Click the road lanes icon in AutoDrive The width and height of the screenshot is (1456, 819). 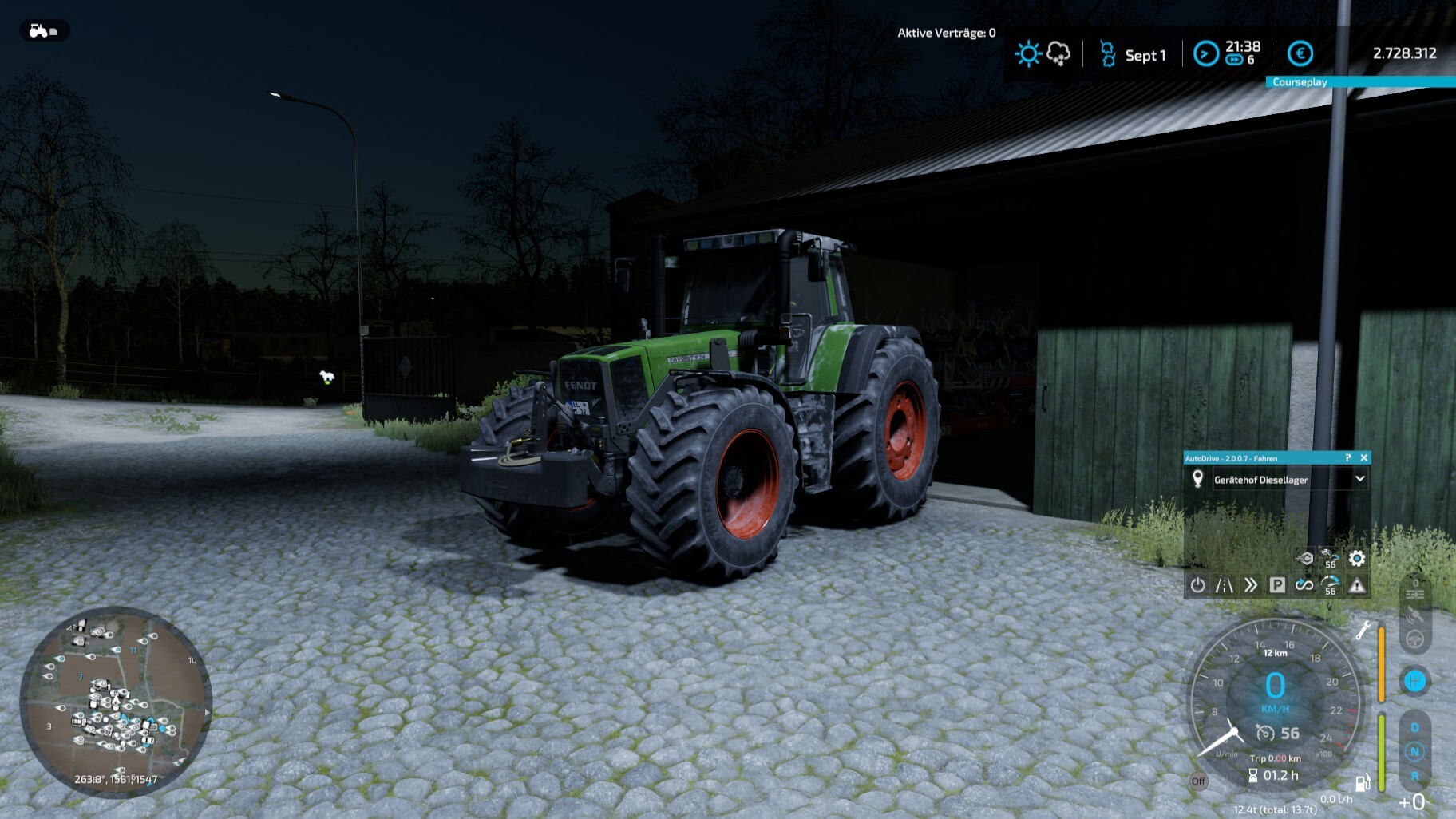click(x=1224, y=585)
